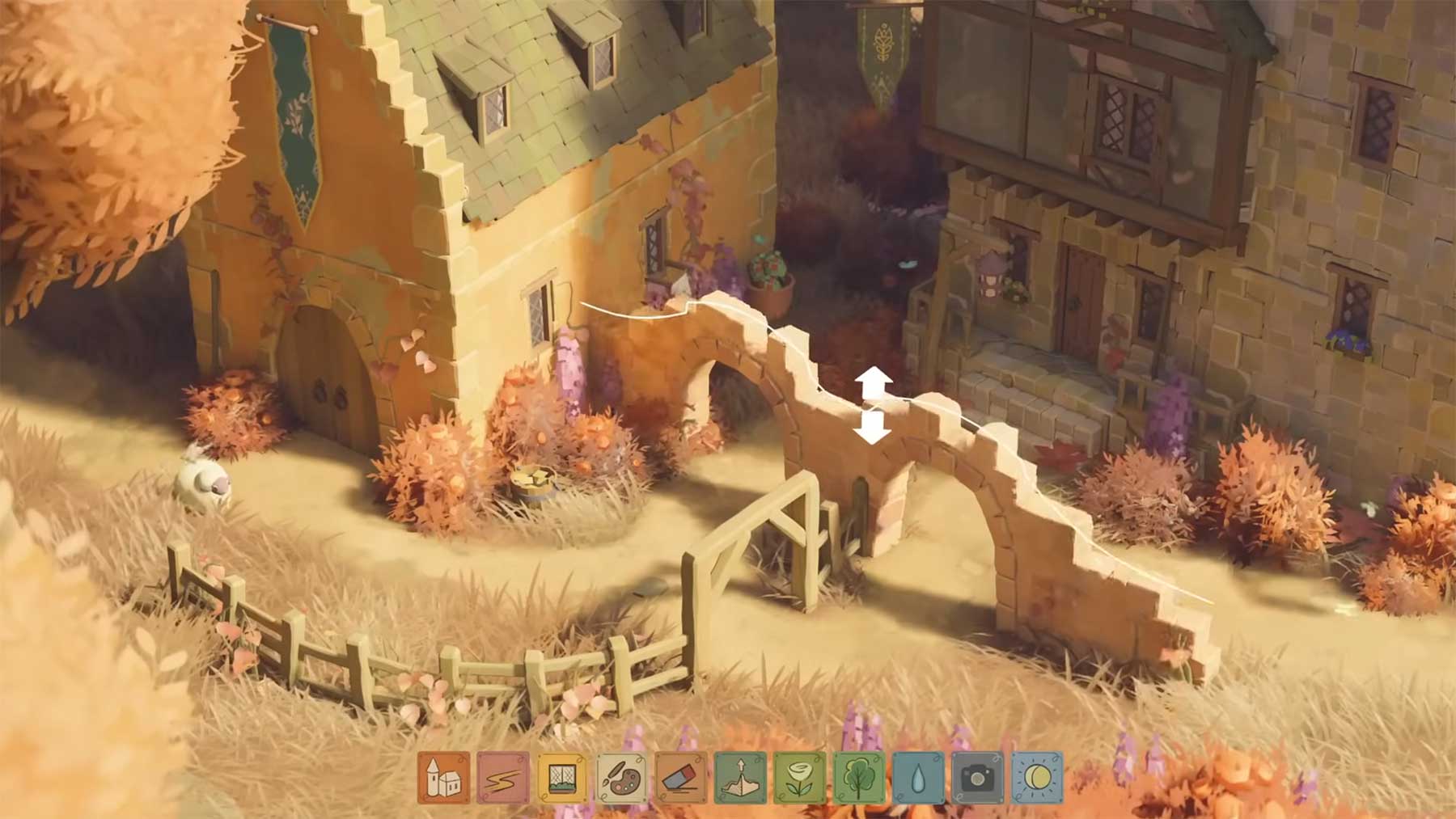Choose the flower planting tool
The image size is (1456, 819).
point(800,778)
